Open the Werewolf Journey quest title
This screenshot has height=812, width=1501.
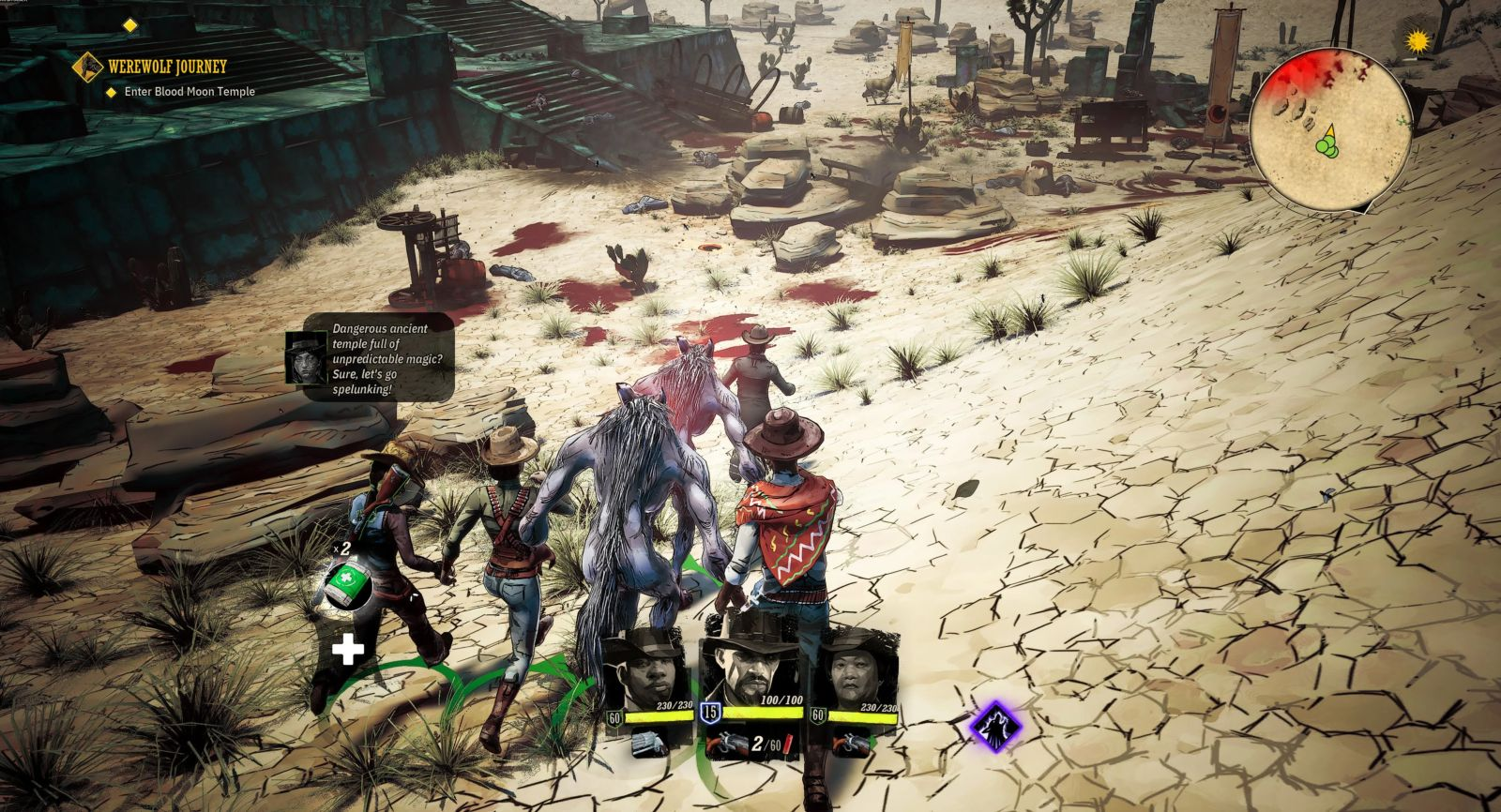click(166, 67)
